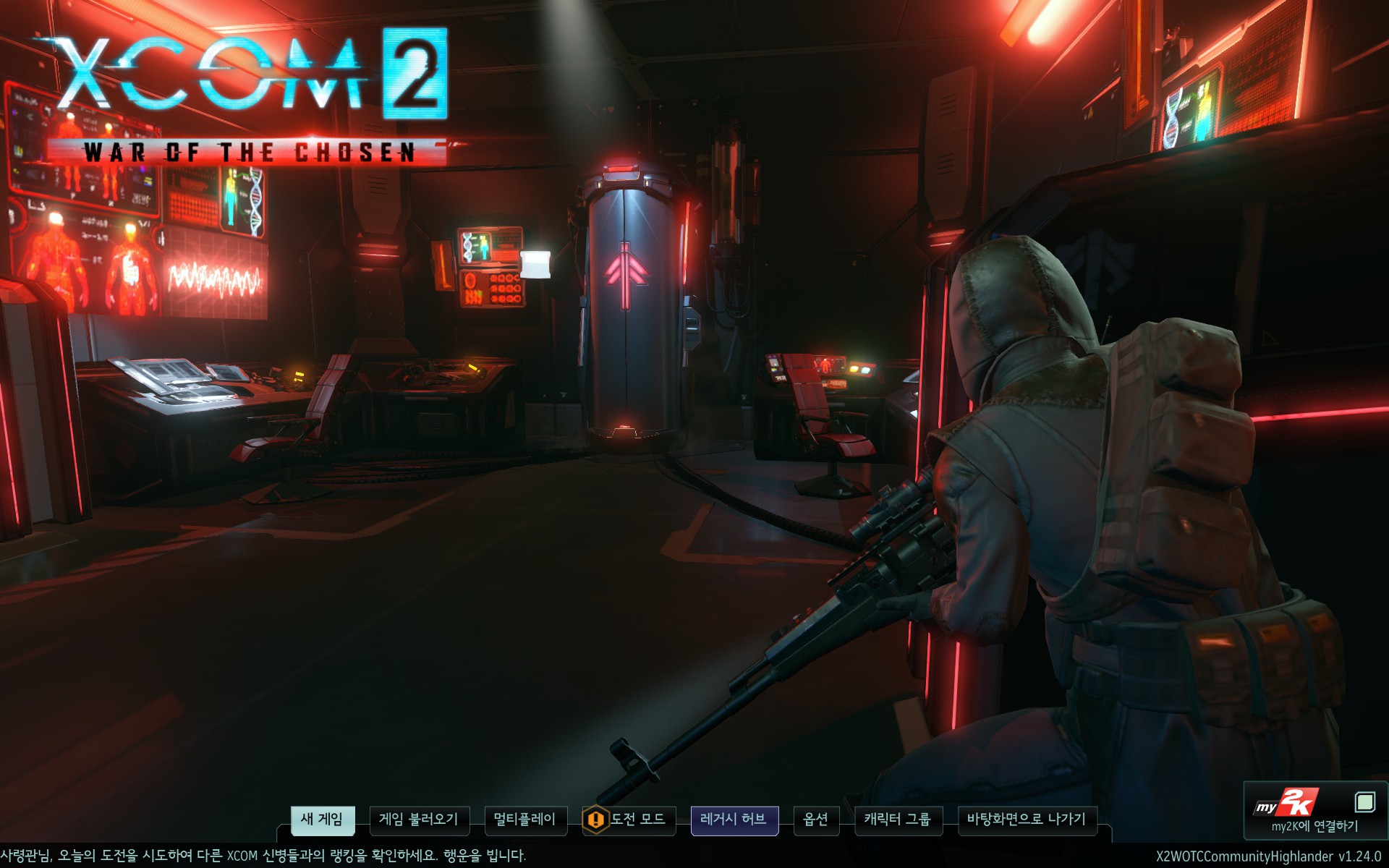The height and width of the screenshot is (868, 1389).
Task: Start a new game with 새 게임
Action: [x=322, y=820]
